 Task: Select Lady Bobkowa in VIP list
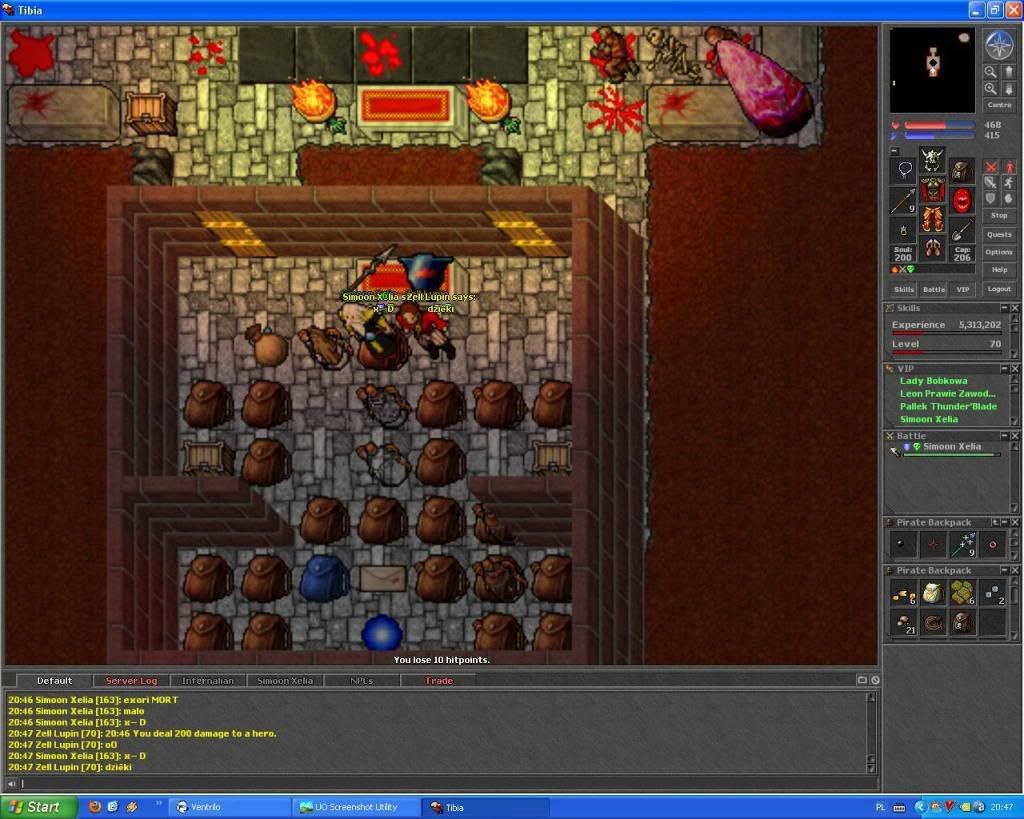click(x=933, y=381)
